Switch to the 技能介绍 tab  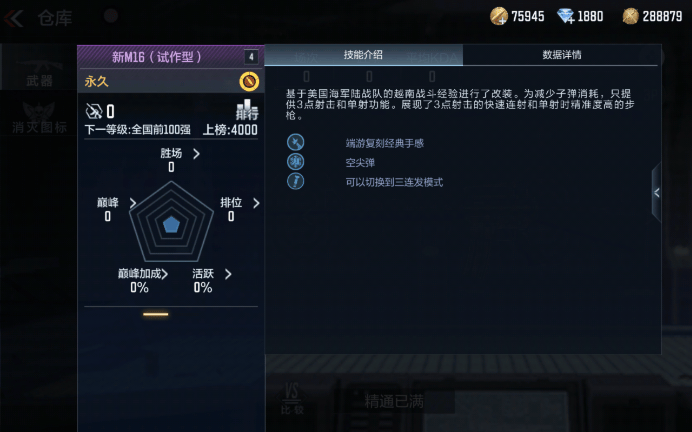[363, 55]
